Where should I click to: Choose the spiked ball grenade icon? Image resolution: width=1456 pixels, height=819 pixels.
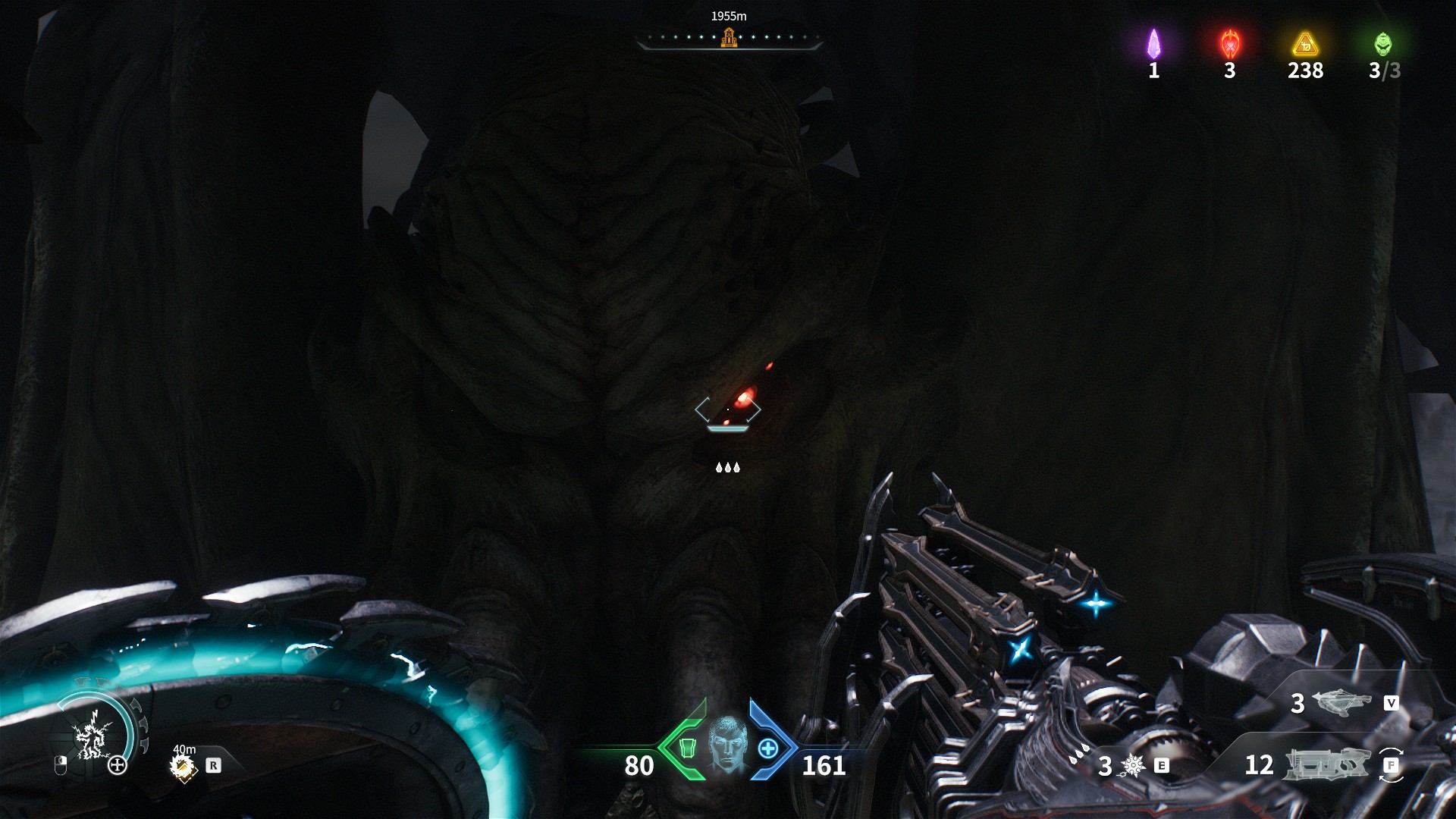[x=1133, y=766]
